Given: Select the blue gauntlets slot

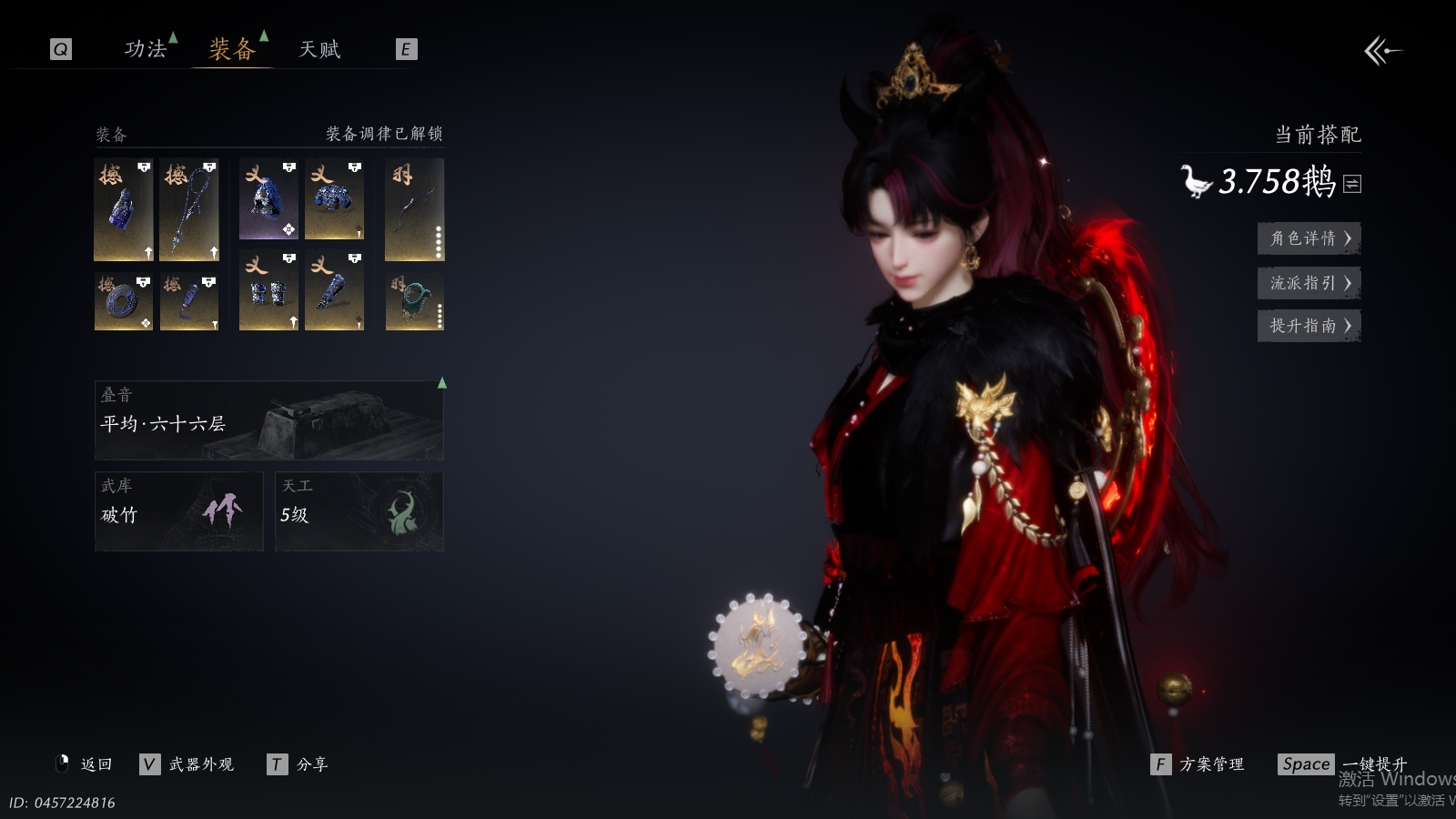Looking at the screenshot, I should (x=268, y=290).
